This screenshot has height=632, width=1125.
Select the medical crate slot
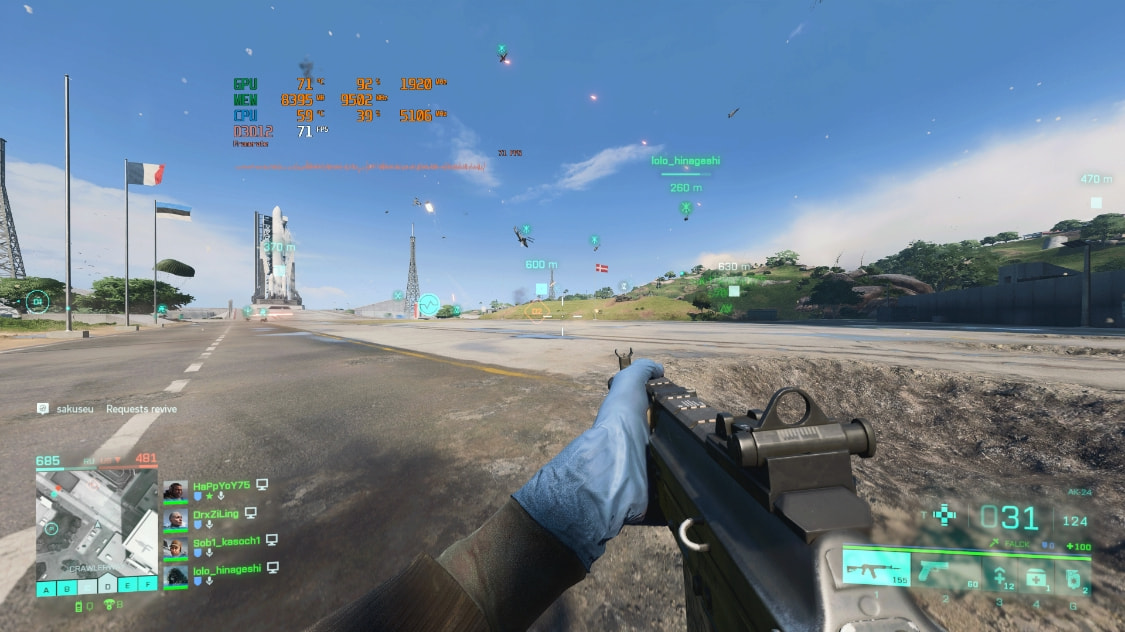click(1036, 575)
